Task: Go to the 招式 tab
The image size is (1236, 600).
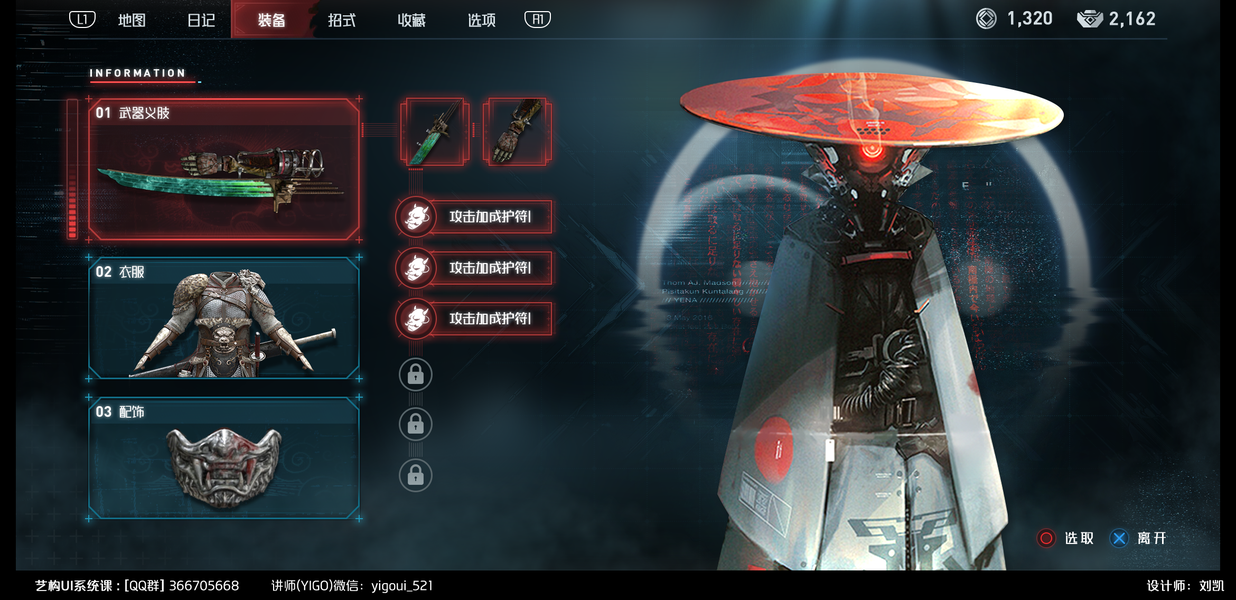Action: click(x=342, y=20)
